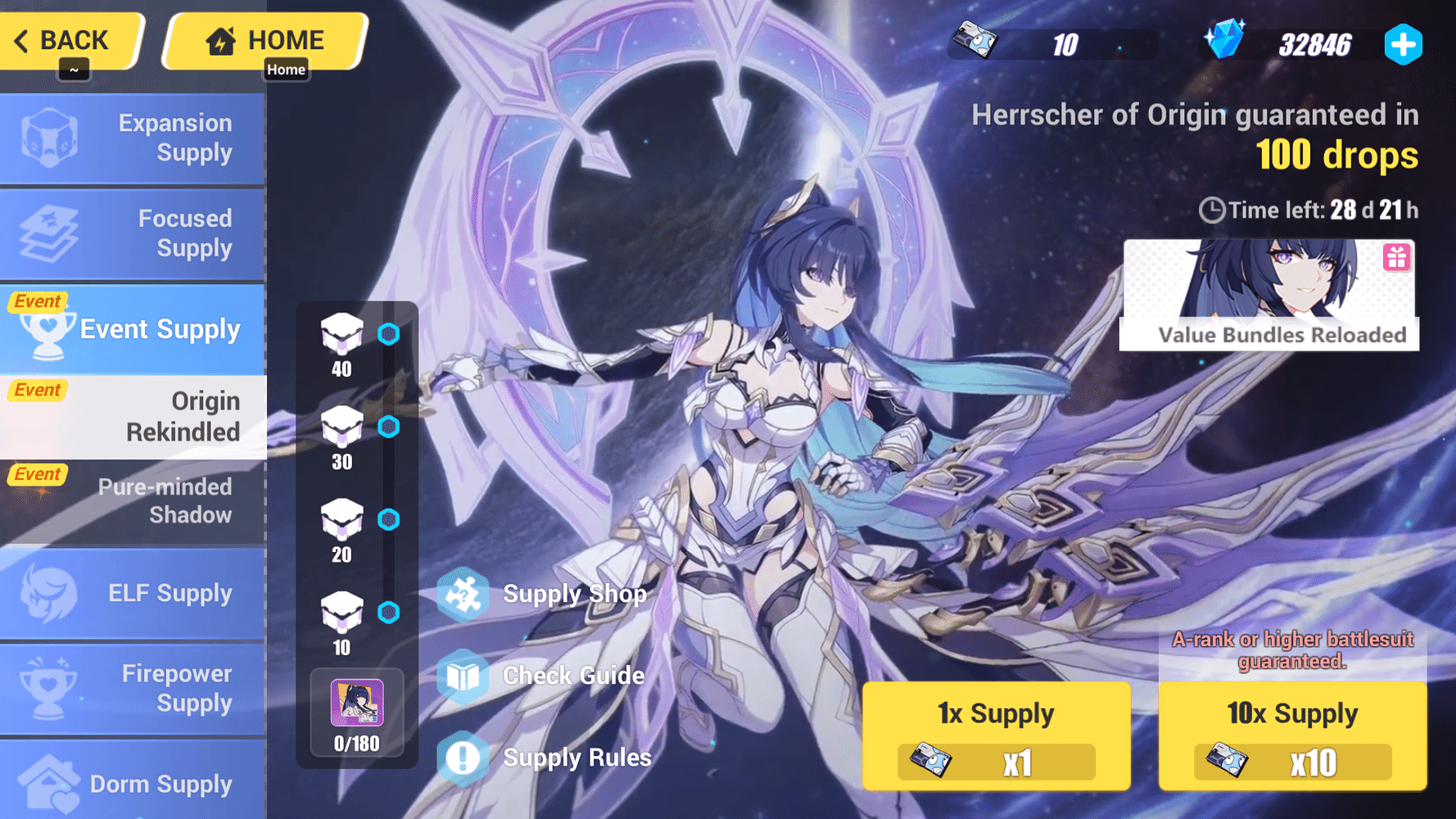Switch to the Event Supply tab
Screen dimensions: 1456x819
133,328
